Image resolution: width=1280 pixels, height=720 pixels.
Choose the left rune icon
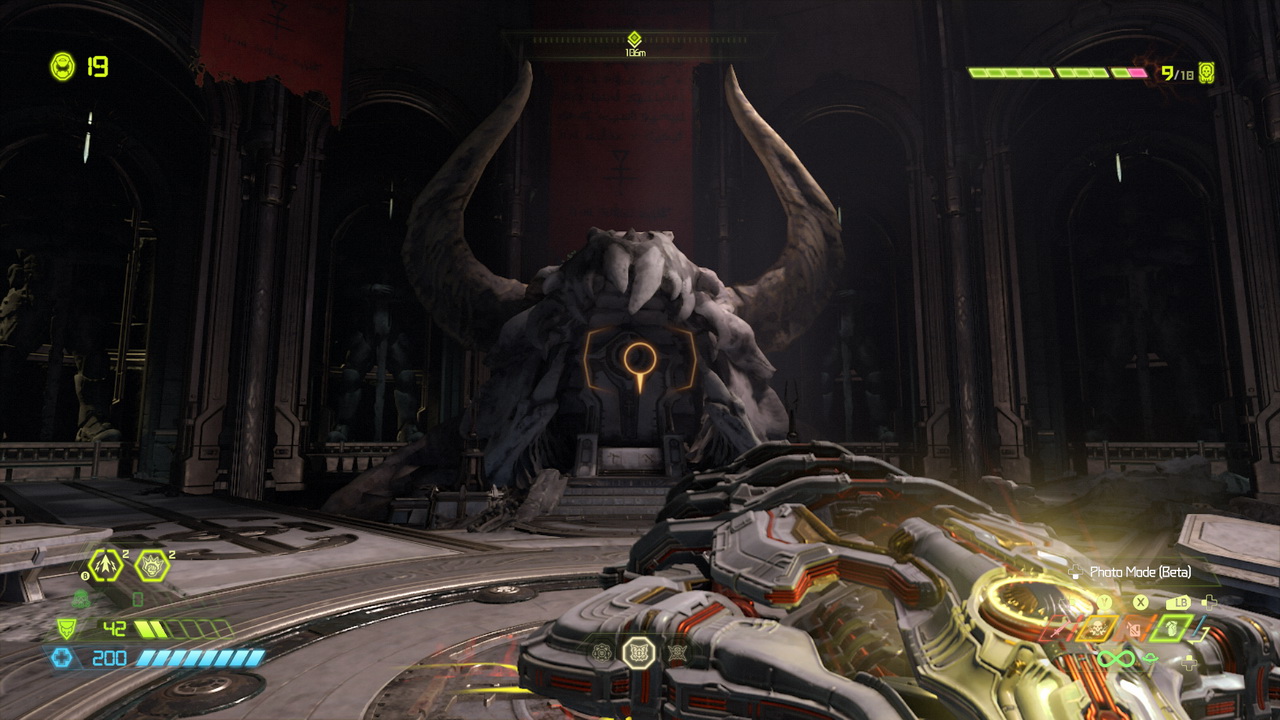[x=601, y=652]
